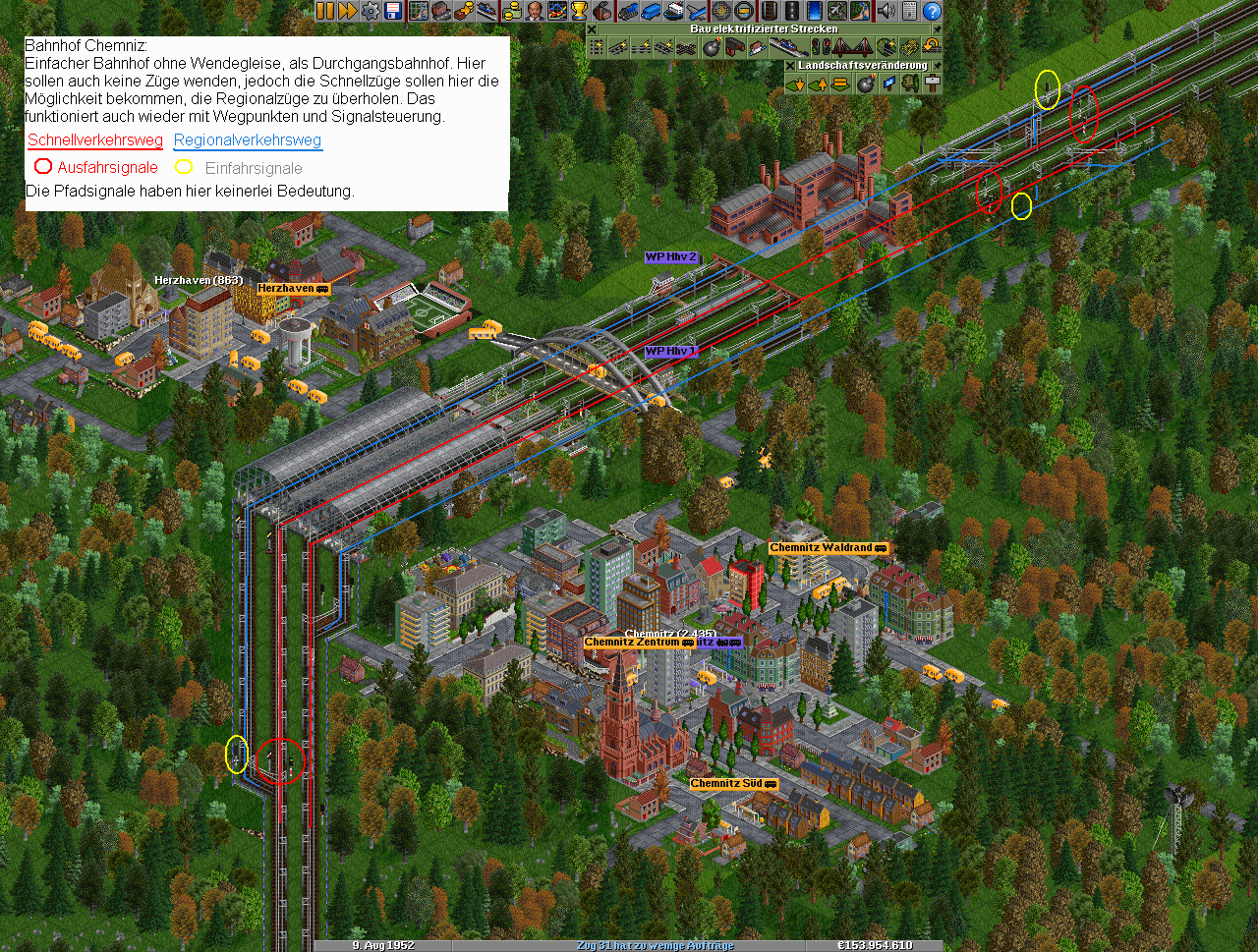Open the save game floppy disk menu

click(393, 11)
